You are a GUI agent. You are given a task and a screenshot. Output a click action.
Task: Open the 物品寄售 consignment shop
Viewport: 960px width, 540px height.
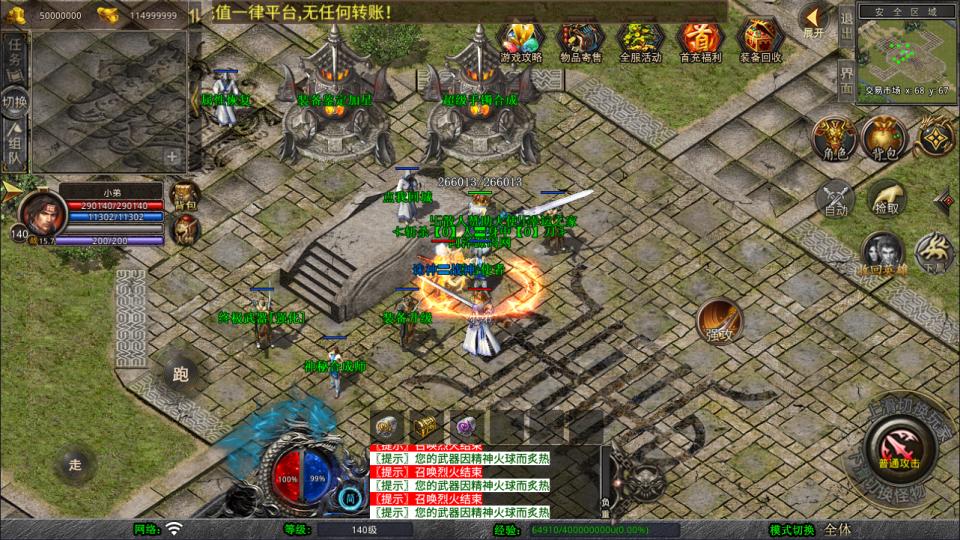(x=581, y=41)
